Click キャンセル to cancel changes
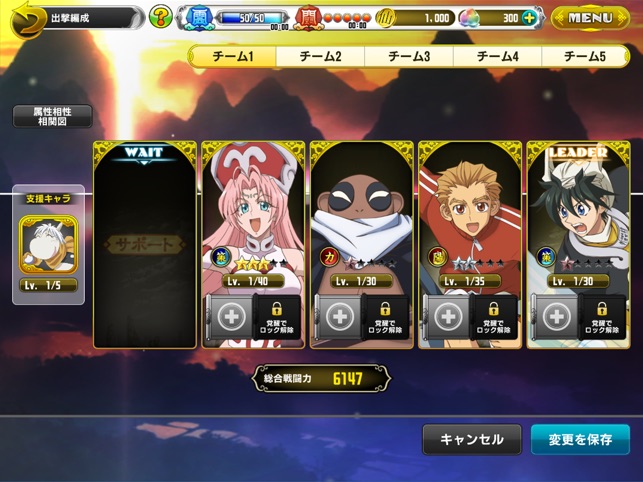This screenshot has width=643, height=482. pos(471,439)
